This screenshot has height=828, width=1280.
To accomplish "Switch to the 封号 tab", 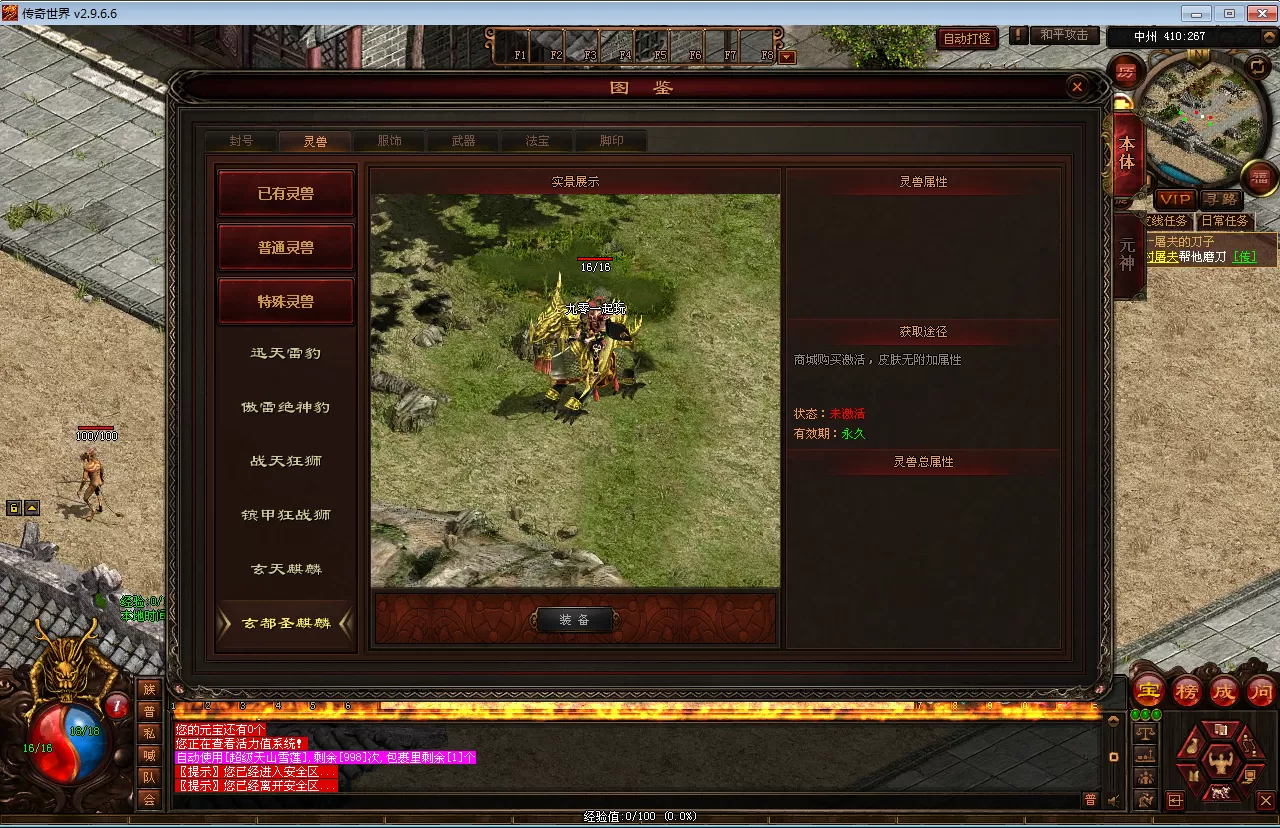I will [x=241, y=141].
